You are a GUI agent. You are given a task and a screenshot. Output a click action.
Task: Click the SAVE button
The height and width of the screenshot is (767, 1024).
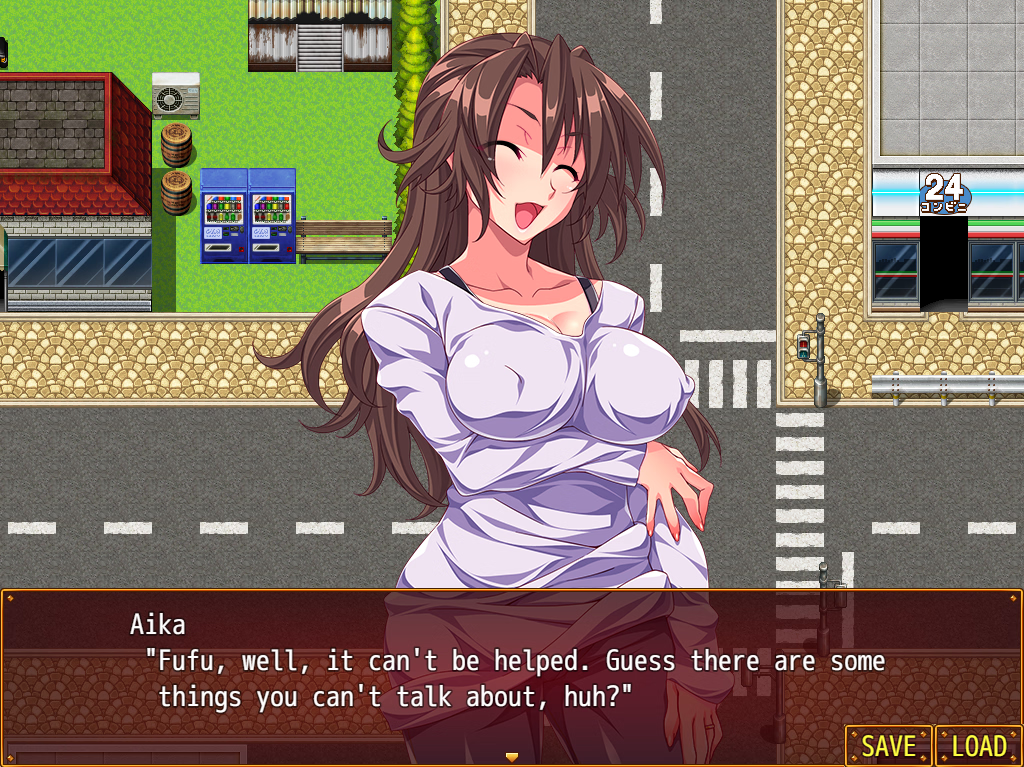point(888,746)
